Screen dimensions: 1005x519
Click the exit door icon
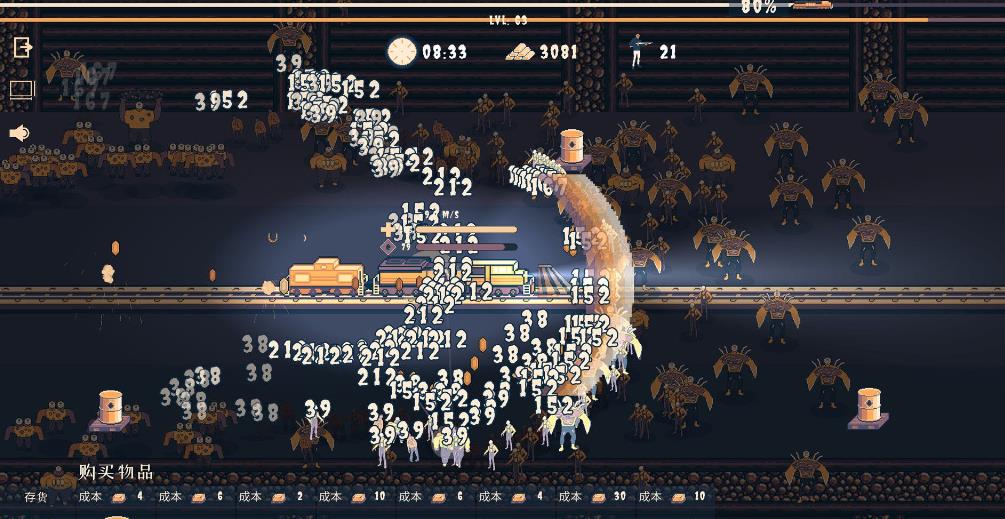(22, 47)
